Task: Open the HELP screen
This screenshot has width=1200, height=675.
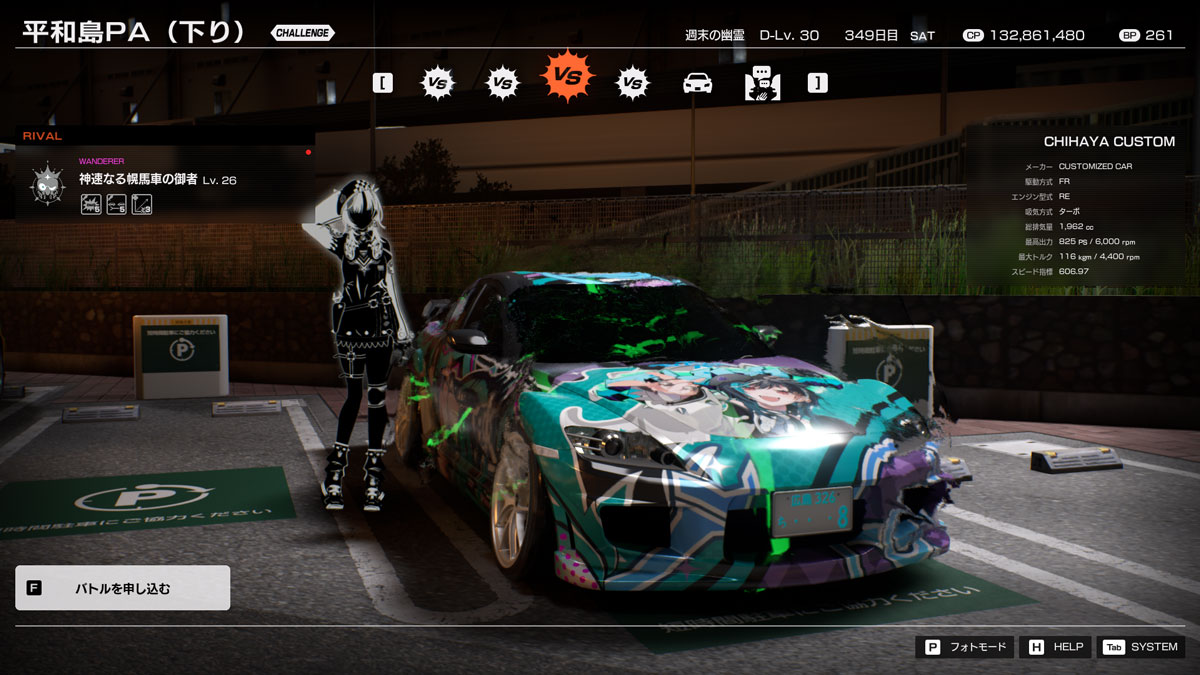Action: click(x=1055, y=647)
